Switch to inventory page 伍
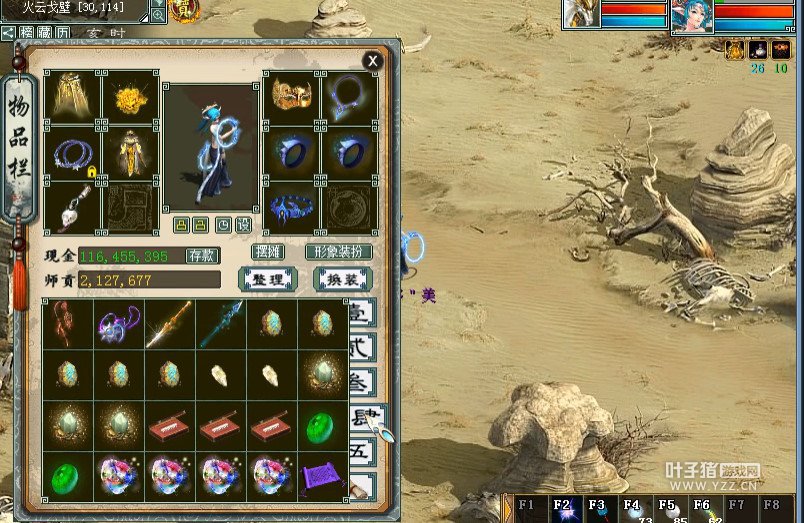This screenshot has width=804, height=523. tap(362, 453)
